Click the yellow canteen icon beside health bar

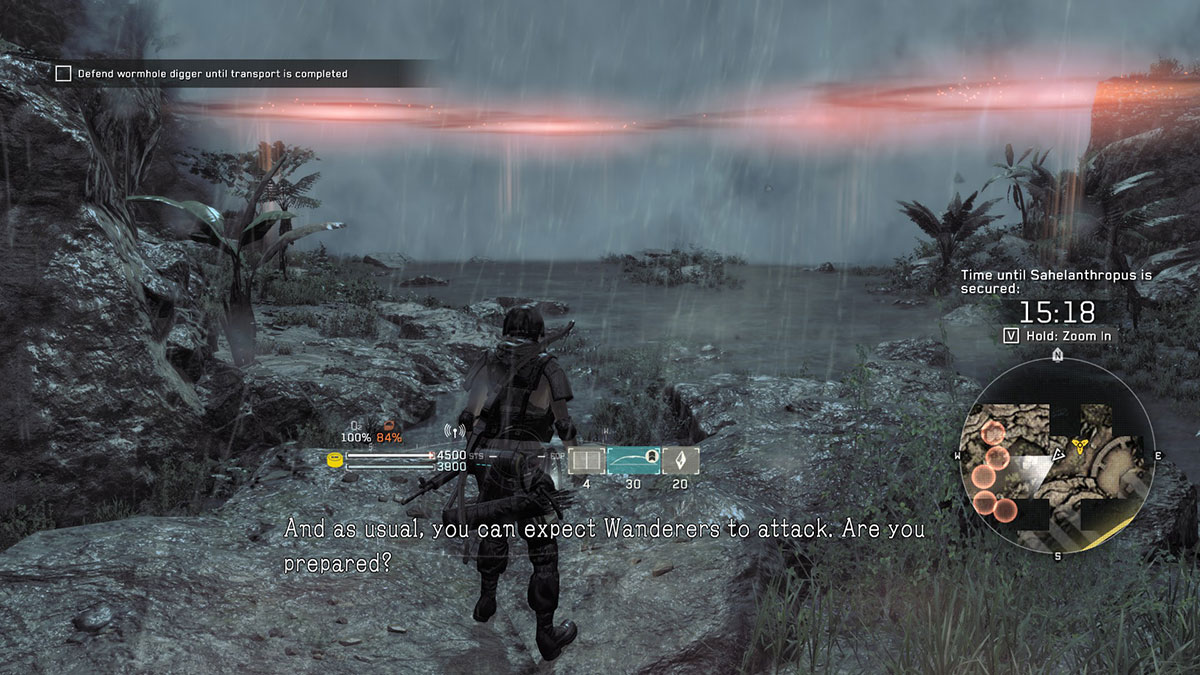pos(335,460)
